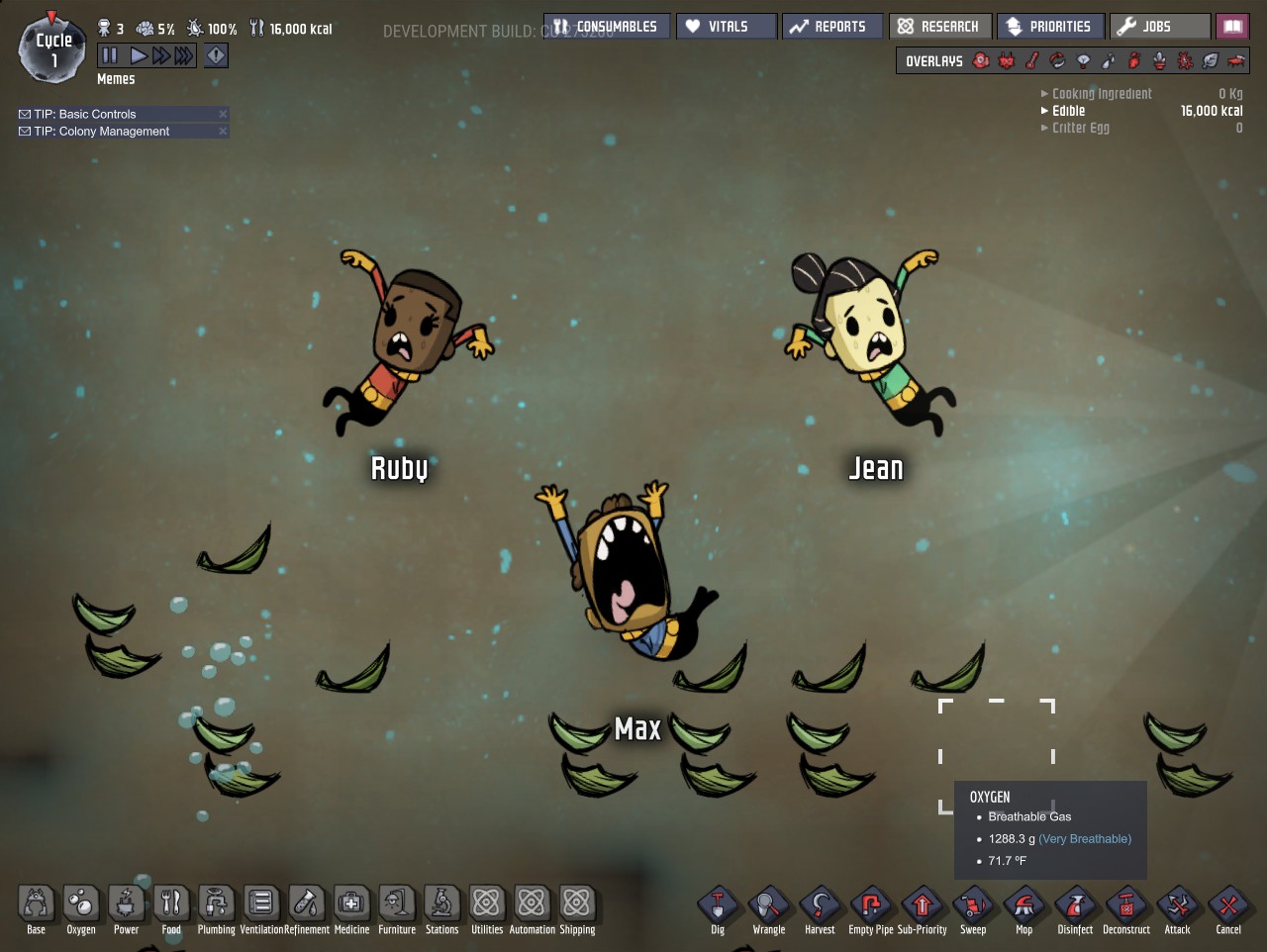Screen dimensions: 1267x952
Task: Open the Jobs management screen
Action: pyautogui.click(x=1159, y=27)
